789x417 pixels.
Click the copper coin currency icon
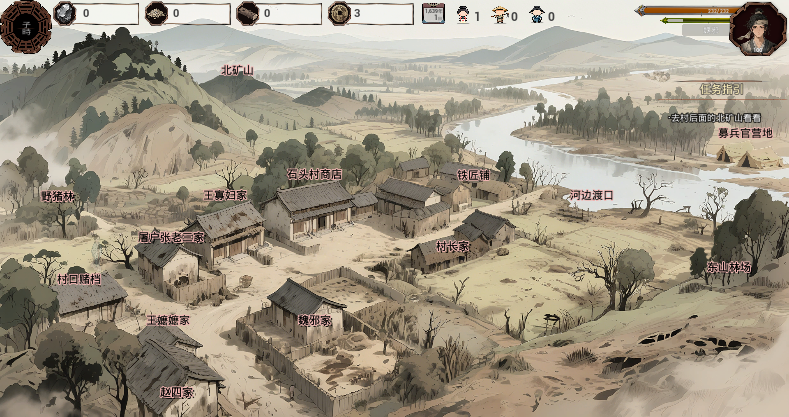tap(340, 14)
